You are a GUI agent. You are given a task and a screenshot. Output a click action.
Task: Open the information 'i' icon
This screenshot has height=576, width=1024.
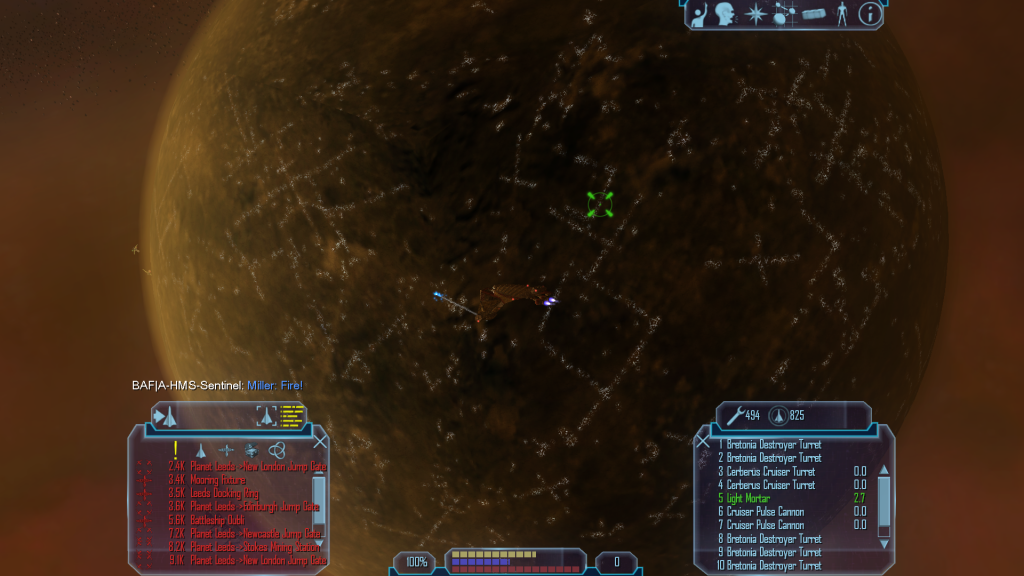click(871, 14)
